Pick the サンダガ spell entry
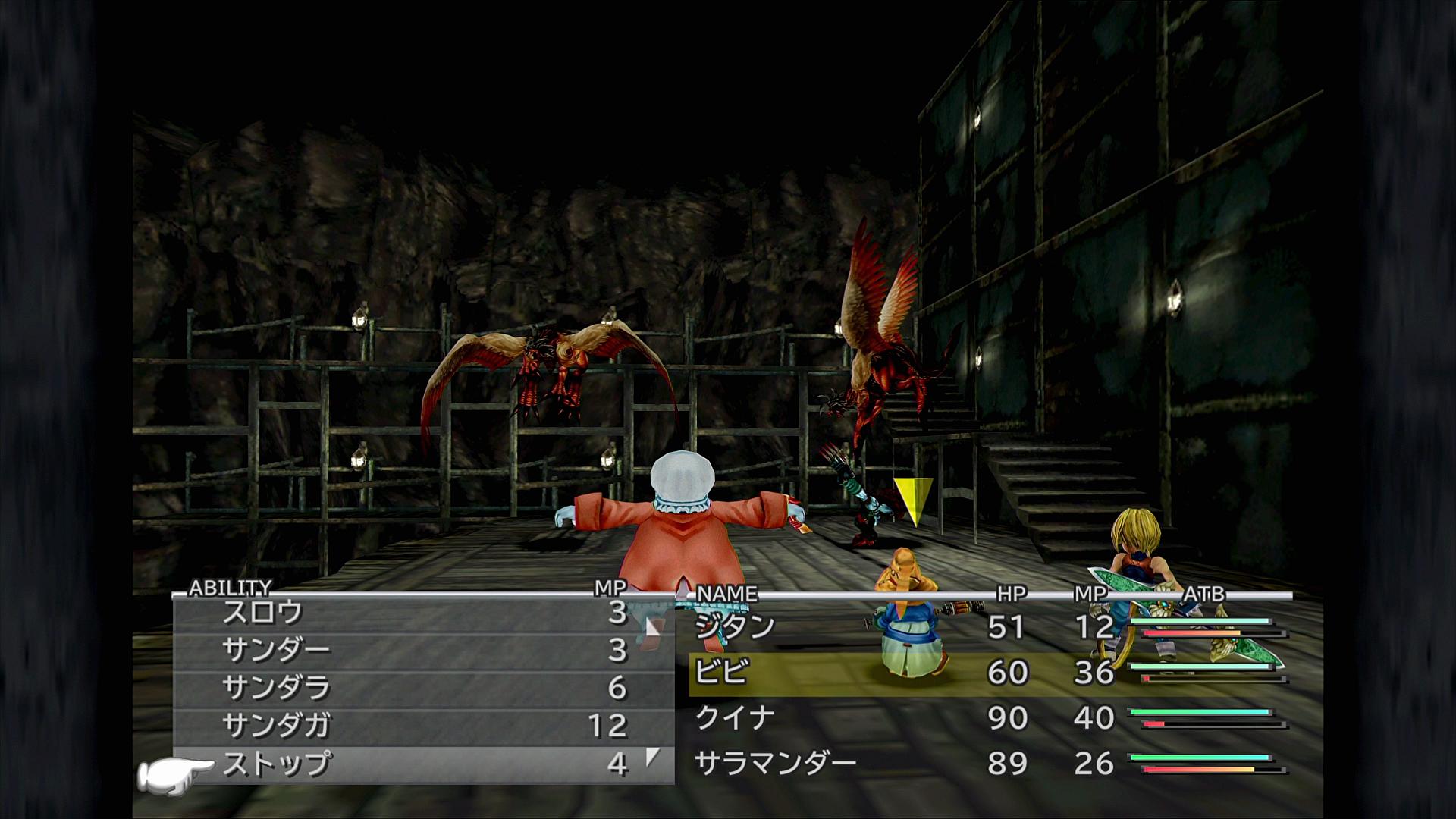The height and width of the screenshot is (819, 1456). [x=277, y=726]
